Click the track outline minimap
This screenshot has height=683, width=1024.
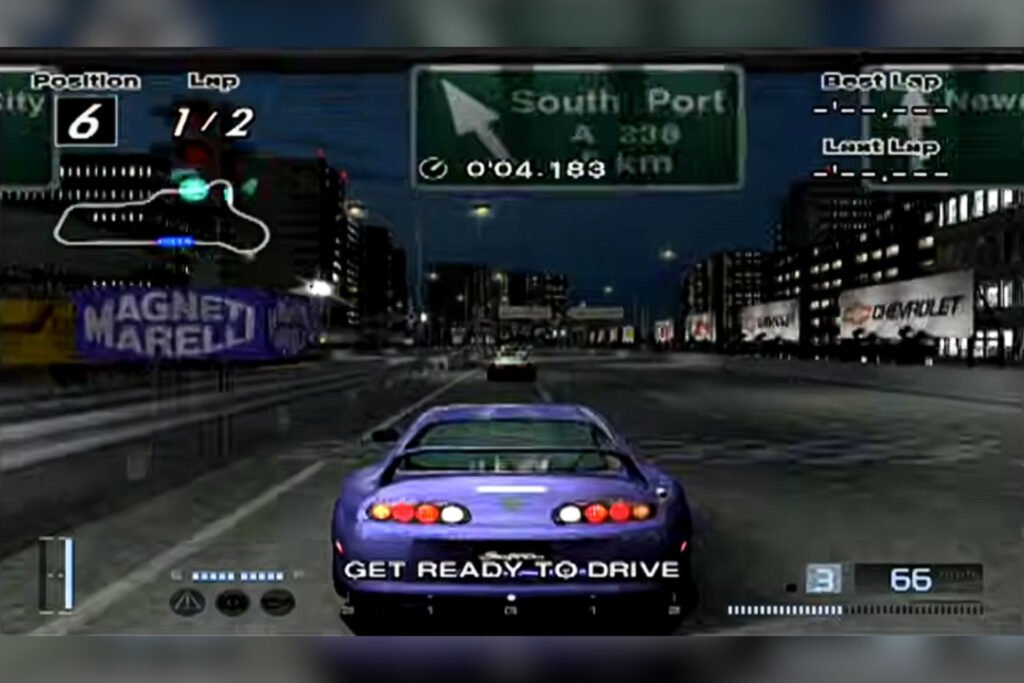tap(160, 216)
